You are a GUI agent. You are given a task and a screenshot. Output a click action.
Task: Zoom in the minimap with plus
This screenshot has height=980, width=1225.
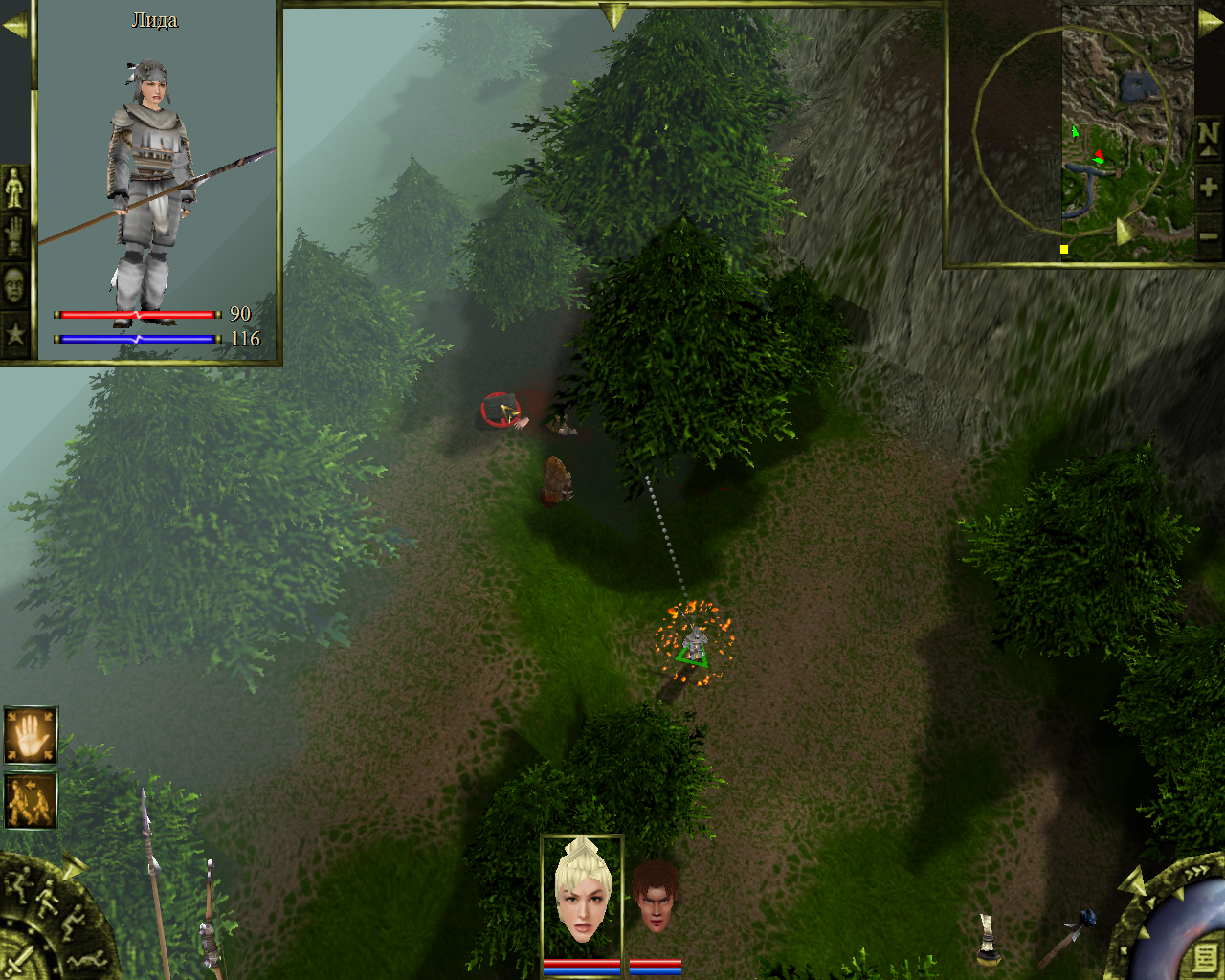[1208, 188]
